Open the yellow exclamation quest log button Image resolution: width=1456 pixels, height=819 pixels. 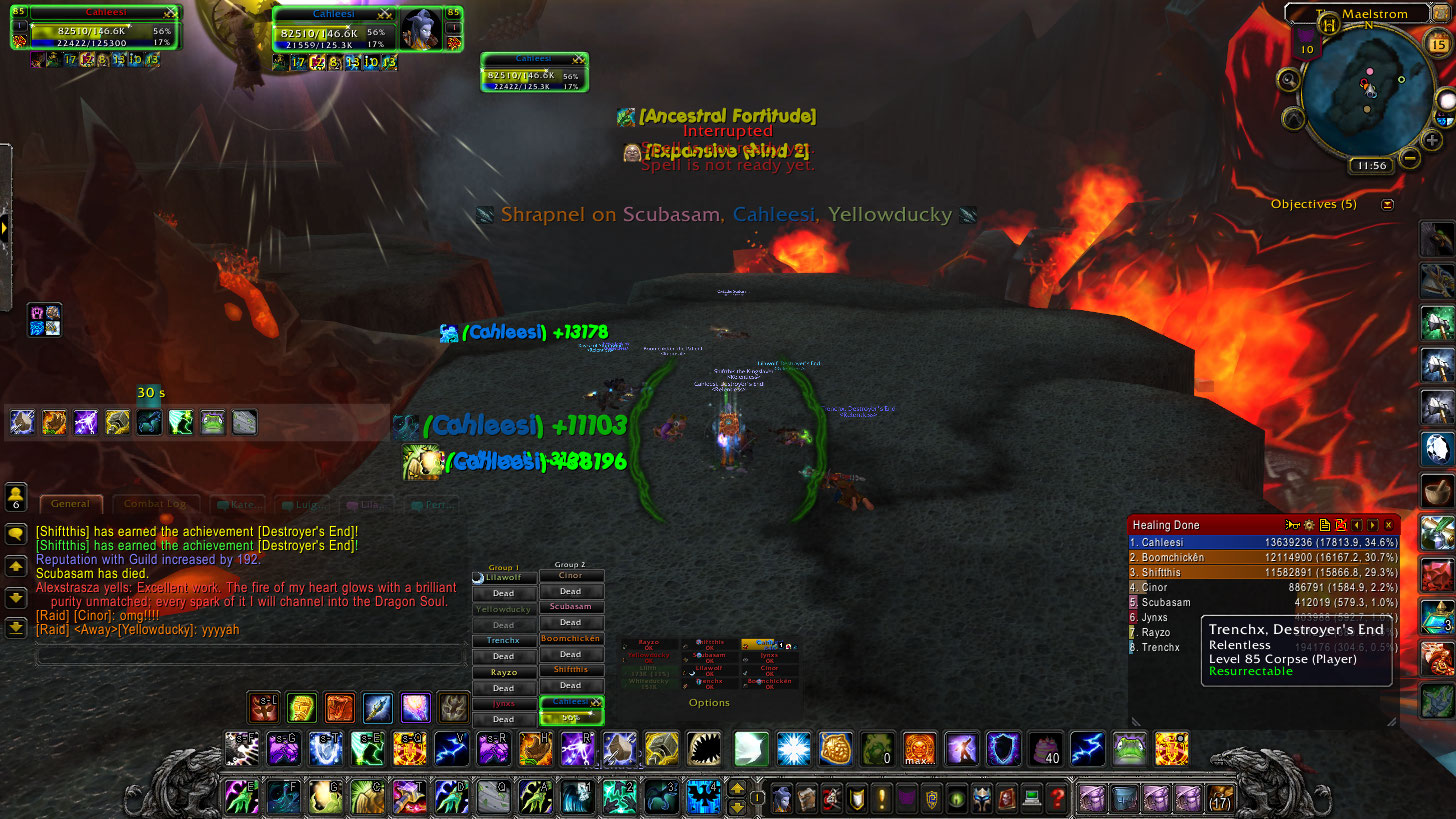pyautogui.click(x=882, y=798)
